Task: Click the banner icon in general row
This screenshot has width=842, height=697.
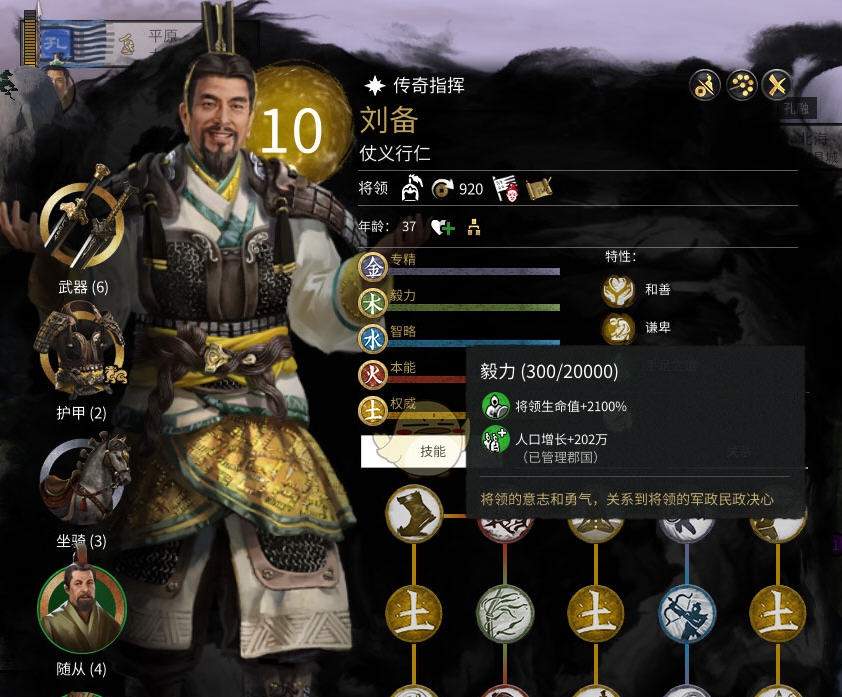Action: [507, 188]
